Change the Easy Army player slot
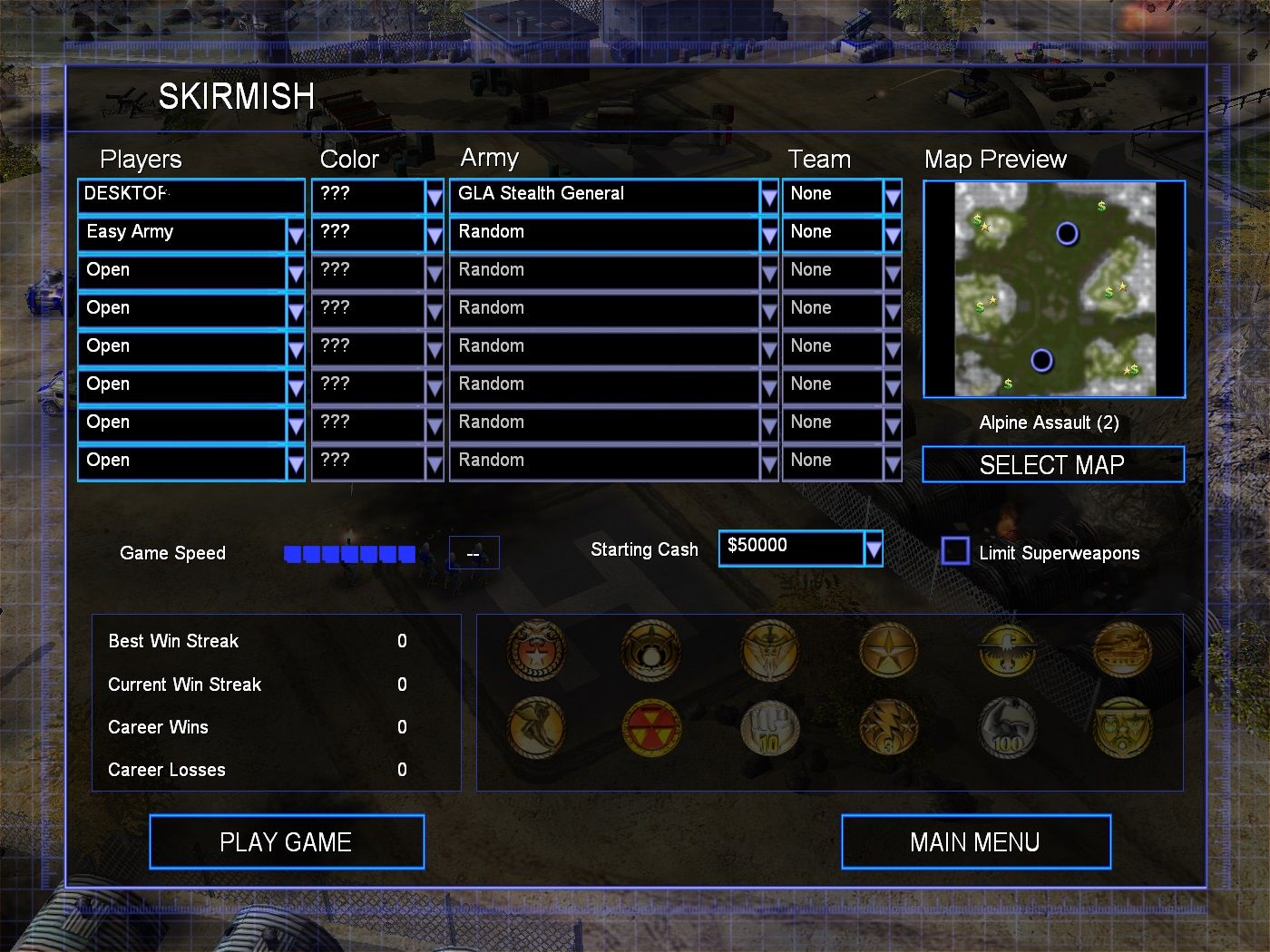This screenshot has height=952, width=1270. [295, 234]
